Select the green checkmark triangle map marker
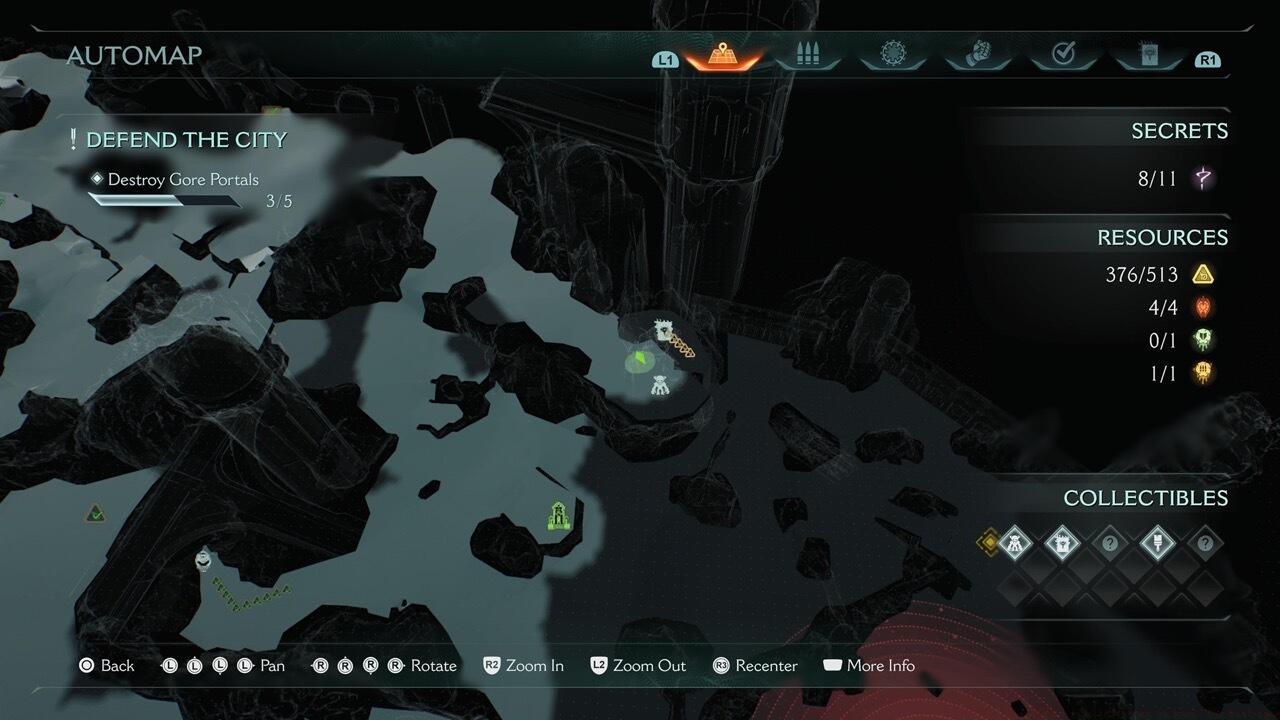Image resolution: width=1280 pixels, height=720 pixels. (x=95, y=514)
